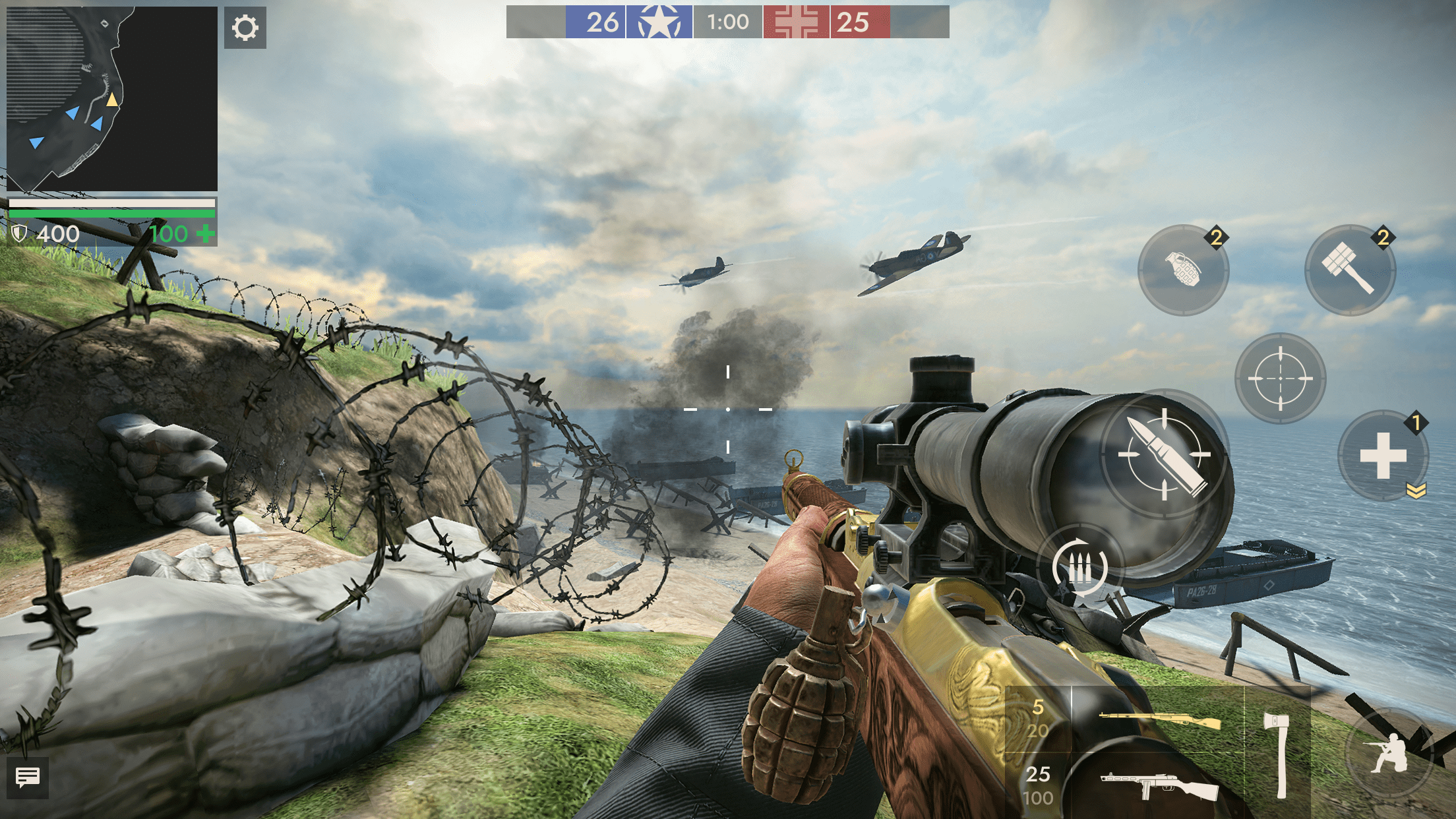
Task: Tap the match timer showing 1:00
Action: (x=727, y=22)
